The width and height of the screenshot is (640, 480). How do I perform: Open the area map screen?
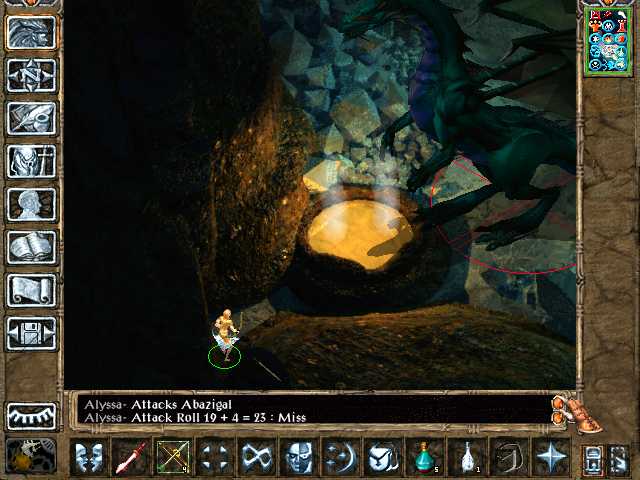pyautogui.click(x=31, y=75)
